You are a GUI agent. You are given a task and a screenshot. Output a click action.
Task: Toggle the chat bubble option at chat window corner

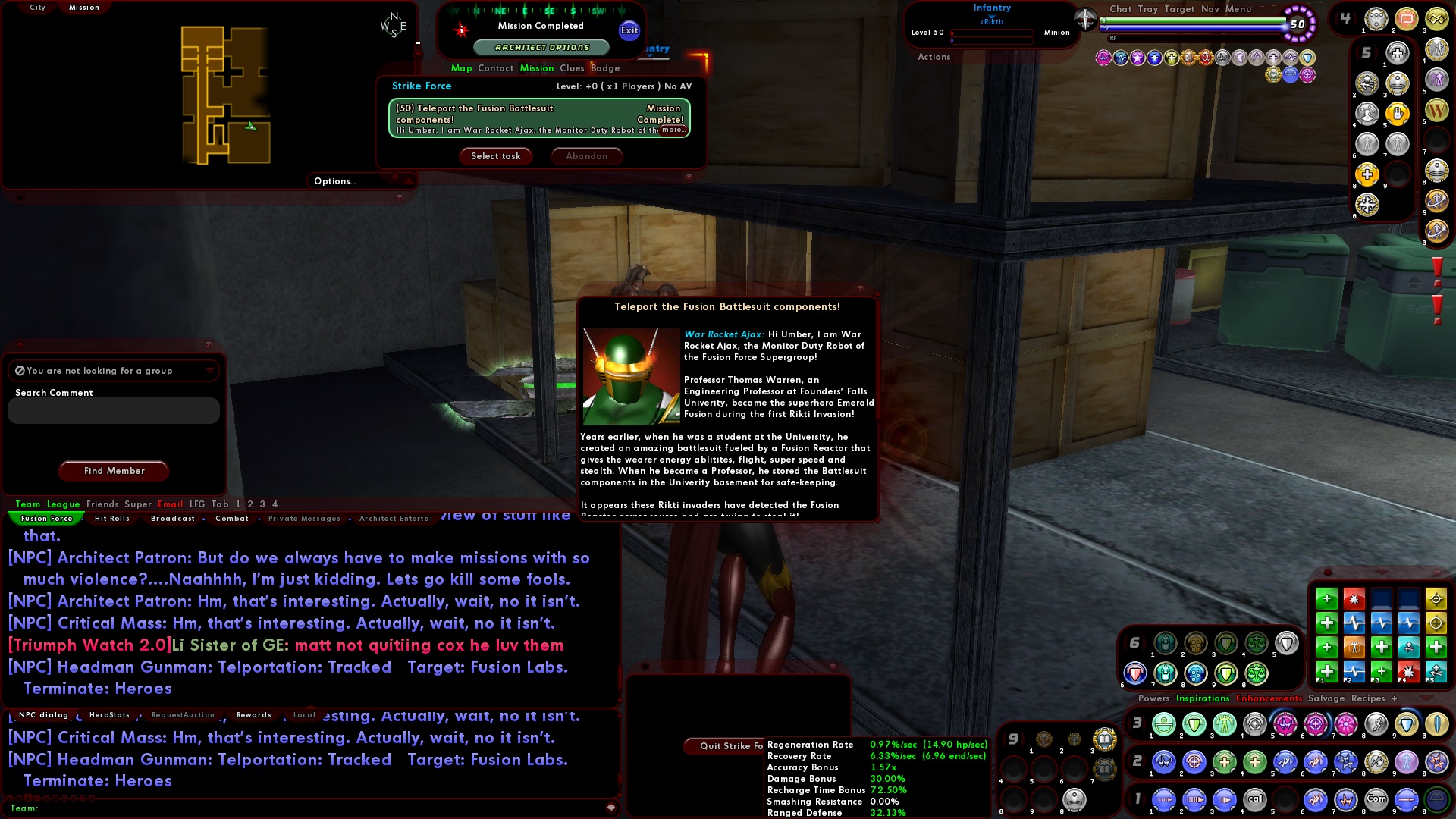click(611, 808)
